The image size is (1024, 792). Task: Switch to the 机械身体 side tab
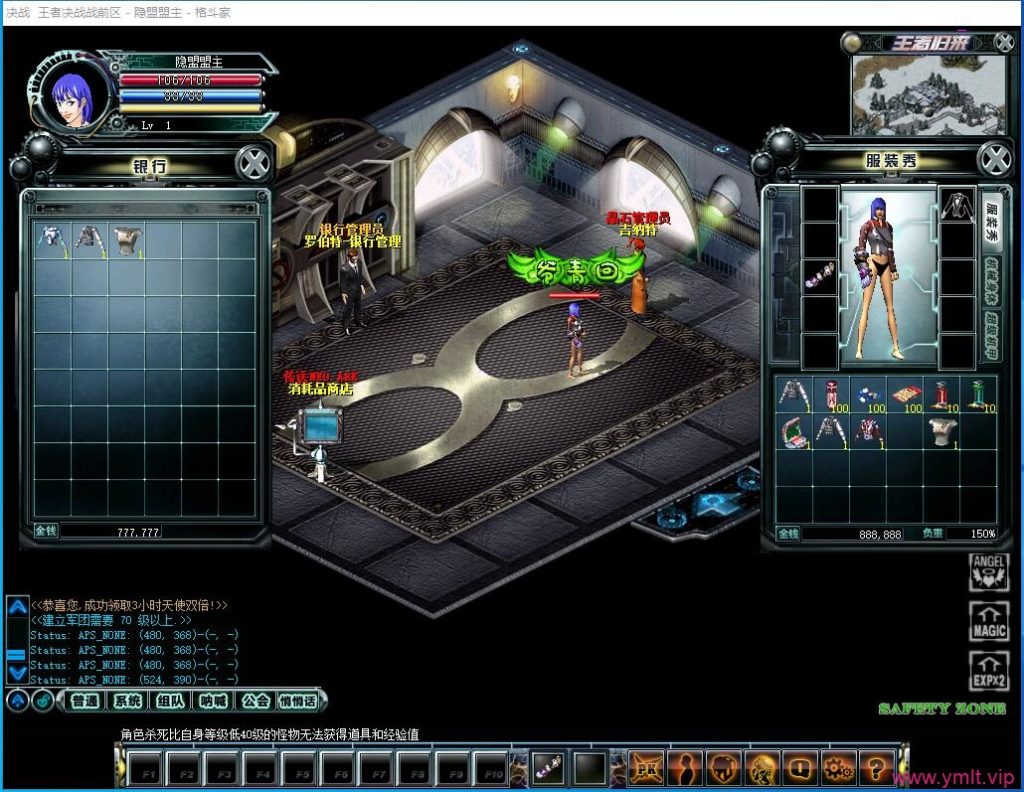tap(993, 279)
